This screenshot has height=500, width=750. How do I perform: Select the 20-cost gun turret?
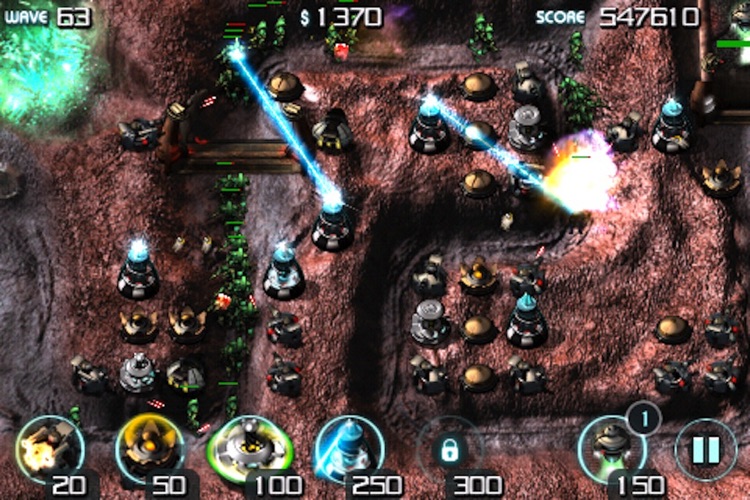(48, 448)
